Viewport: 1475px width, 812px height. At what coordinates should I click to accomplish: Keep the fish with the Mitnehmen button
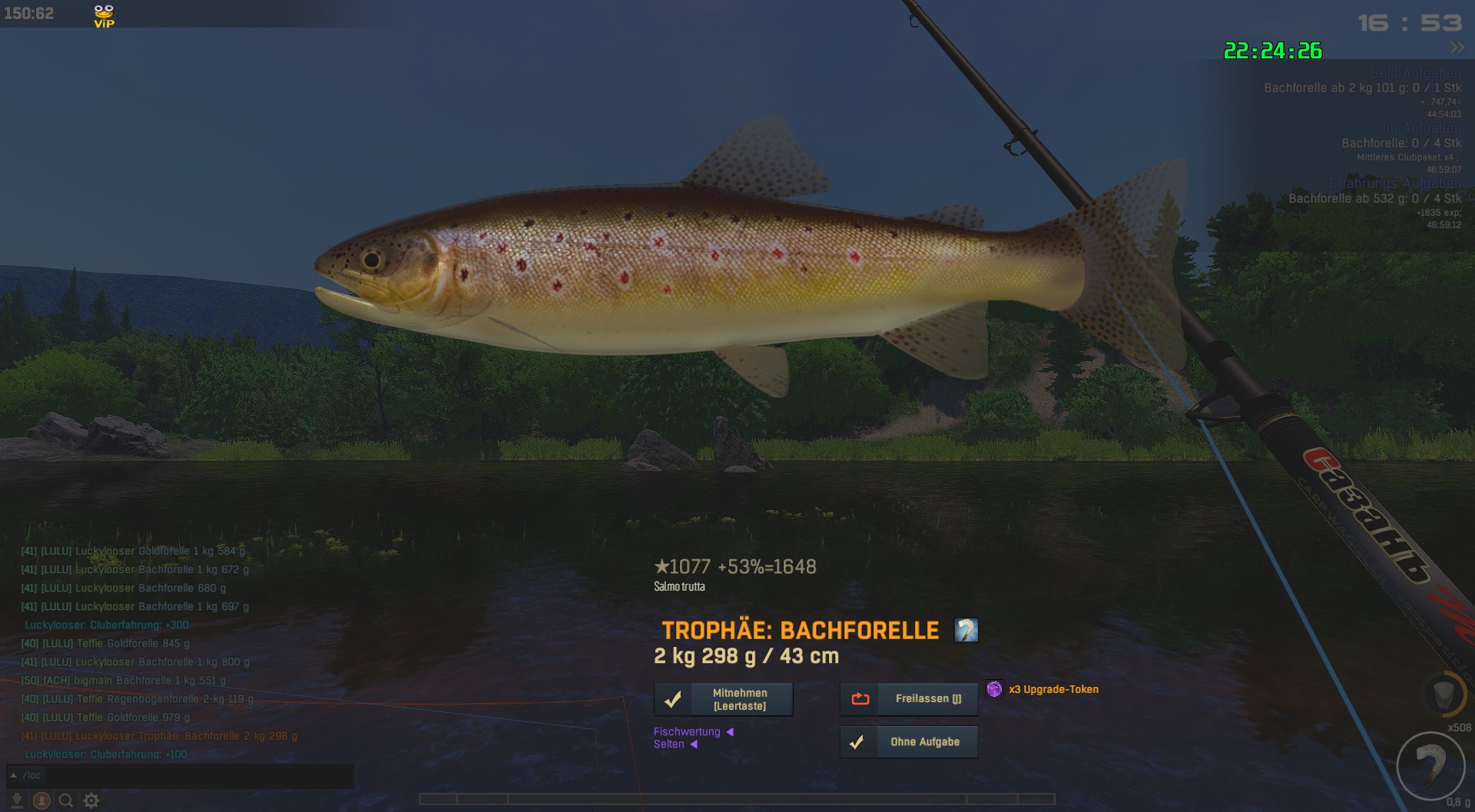723,699
